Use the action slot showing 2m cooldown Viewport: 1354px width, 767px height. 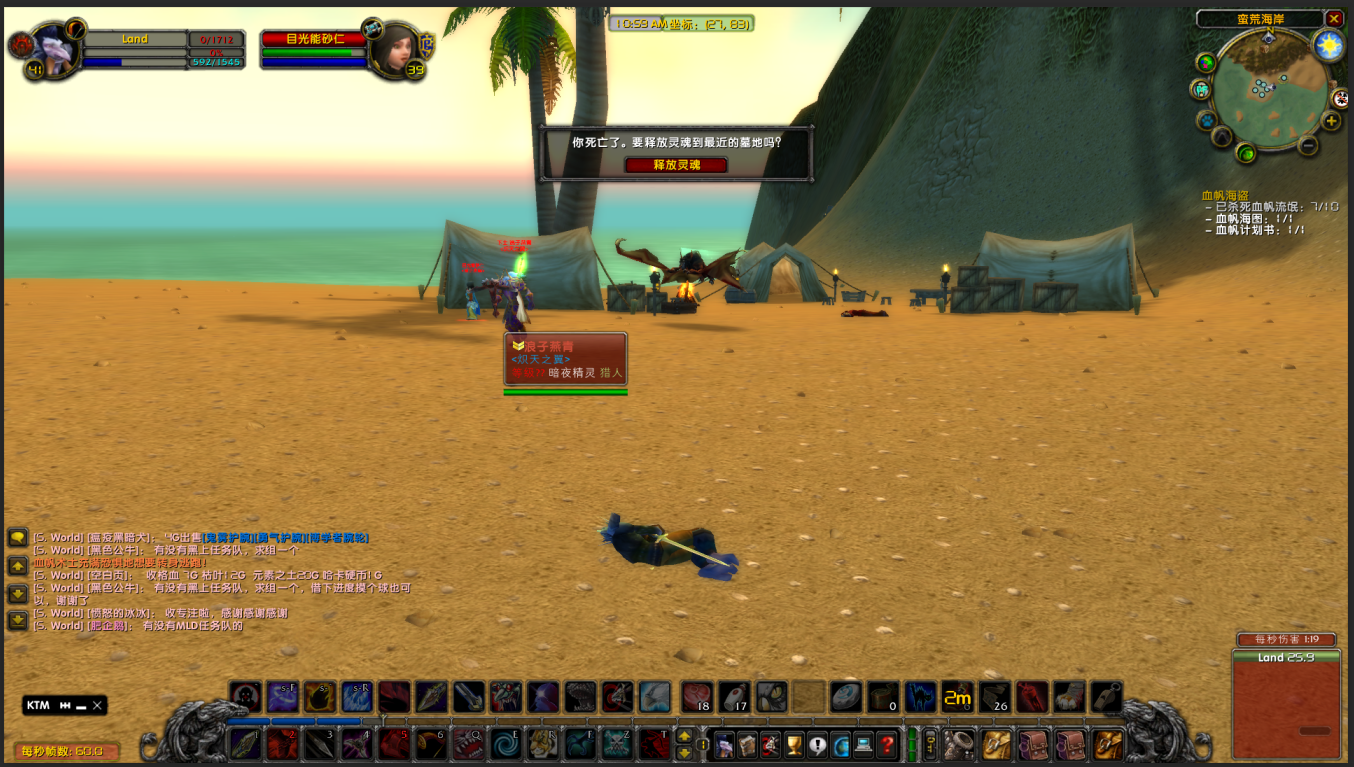[x=958, y=697]
